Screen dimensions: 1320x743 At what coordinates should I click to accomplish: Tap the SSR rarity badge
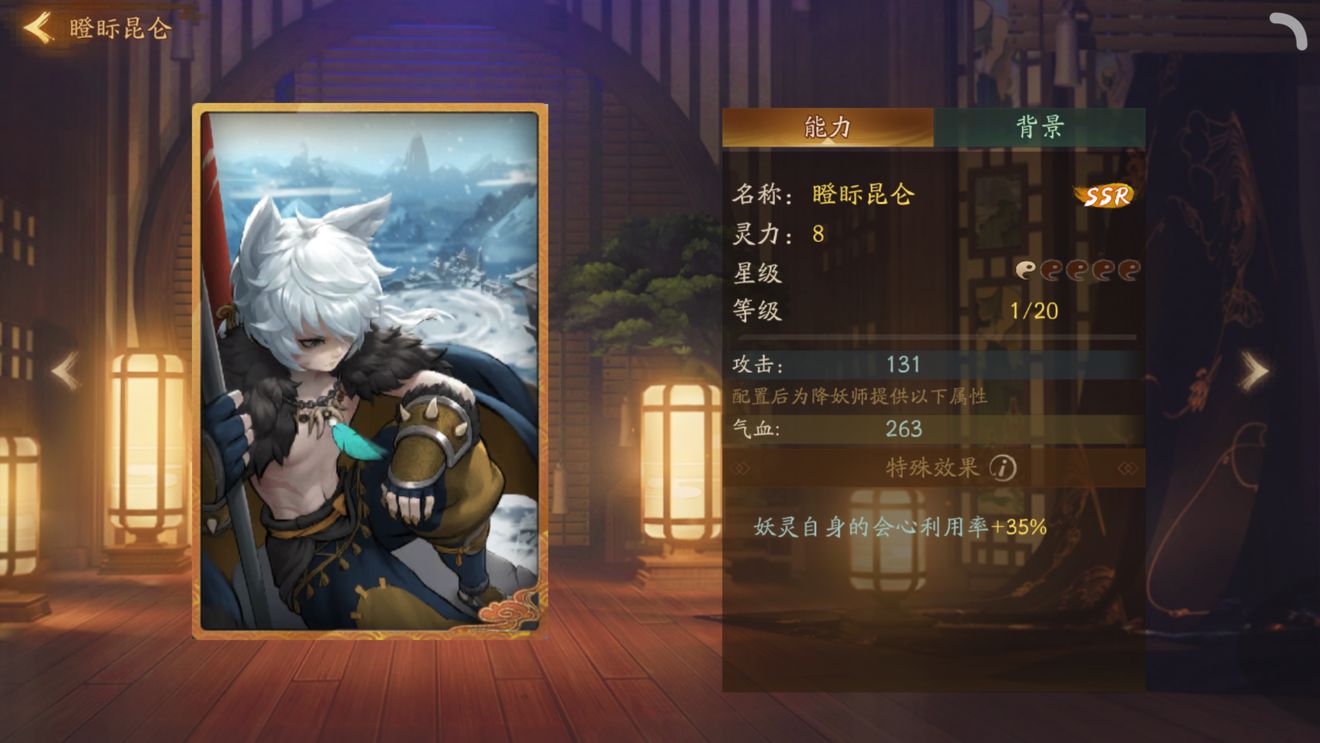click(x=1103, y=193)
